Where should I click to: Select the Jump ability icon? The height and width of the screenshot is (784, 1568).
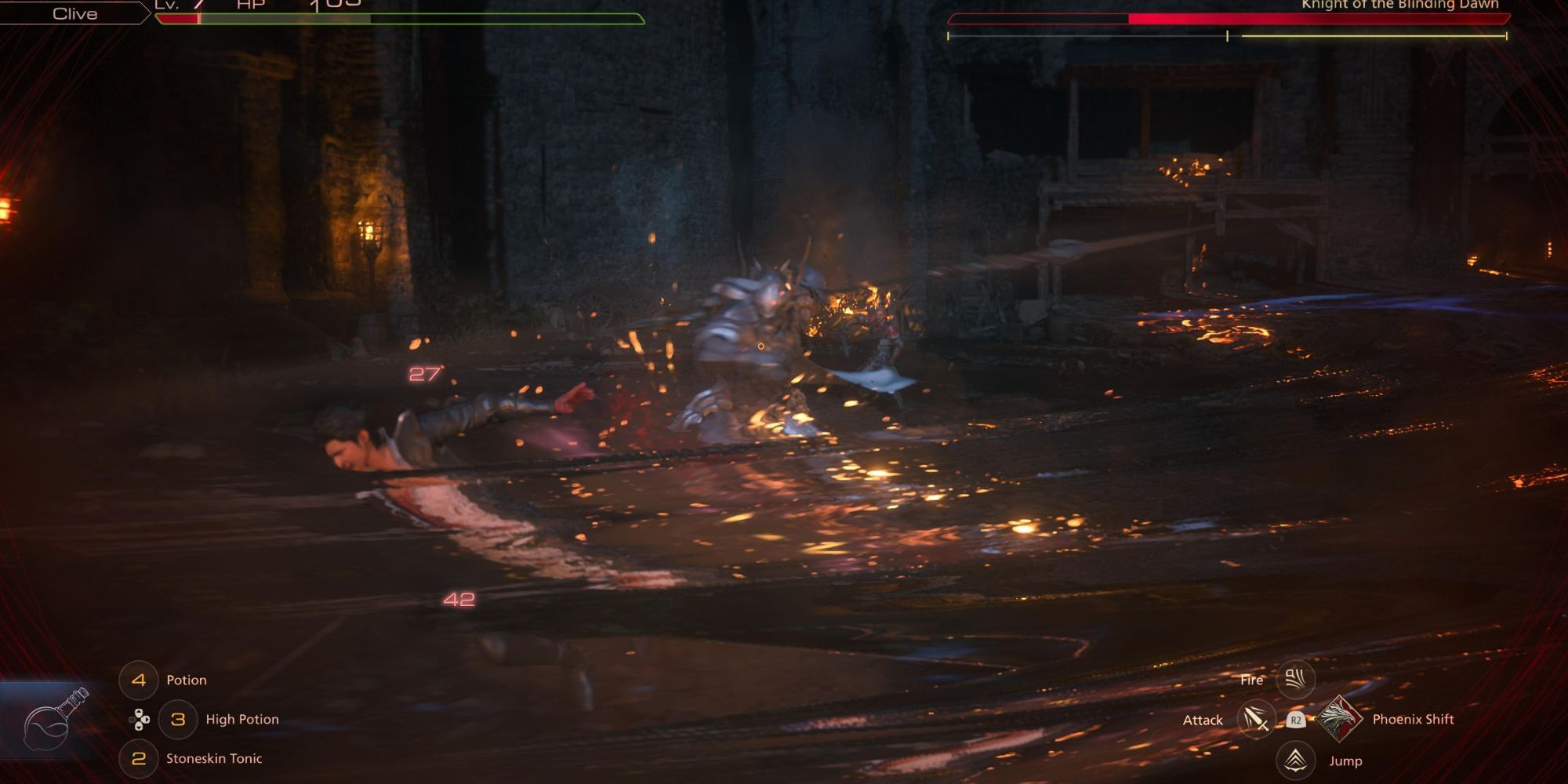tap(1298, 760)
